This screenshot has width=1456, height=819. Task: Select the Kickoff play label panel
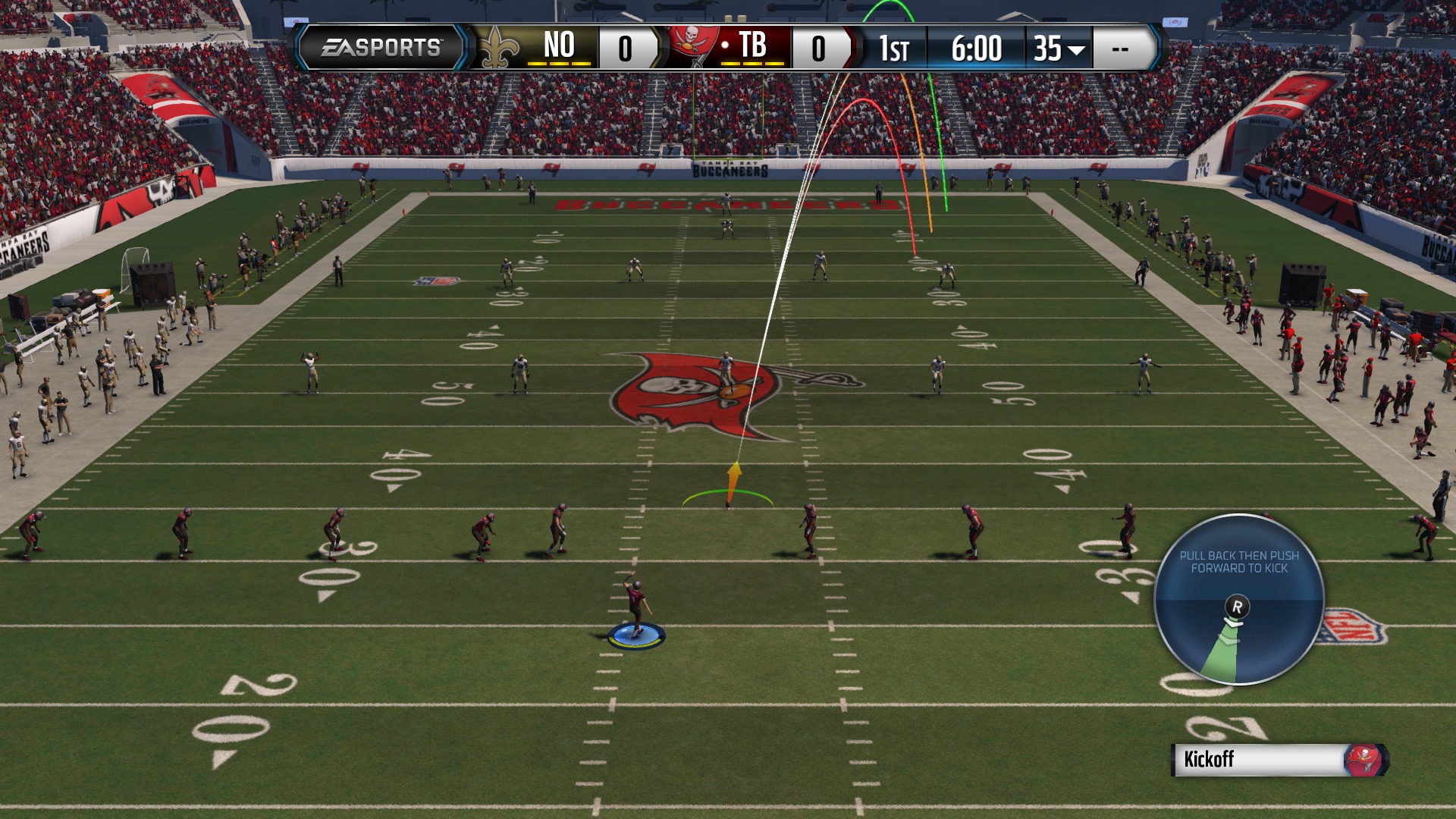point(1279,759)
